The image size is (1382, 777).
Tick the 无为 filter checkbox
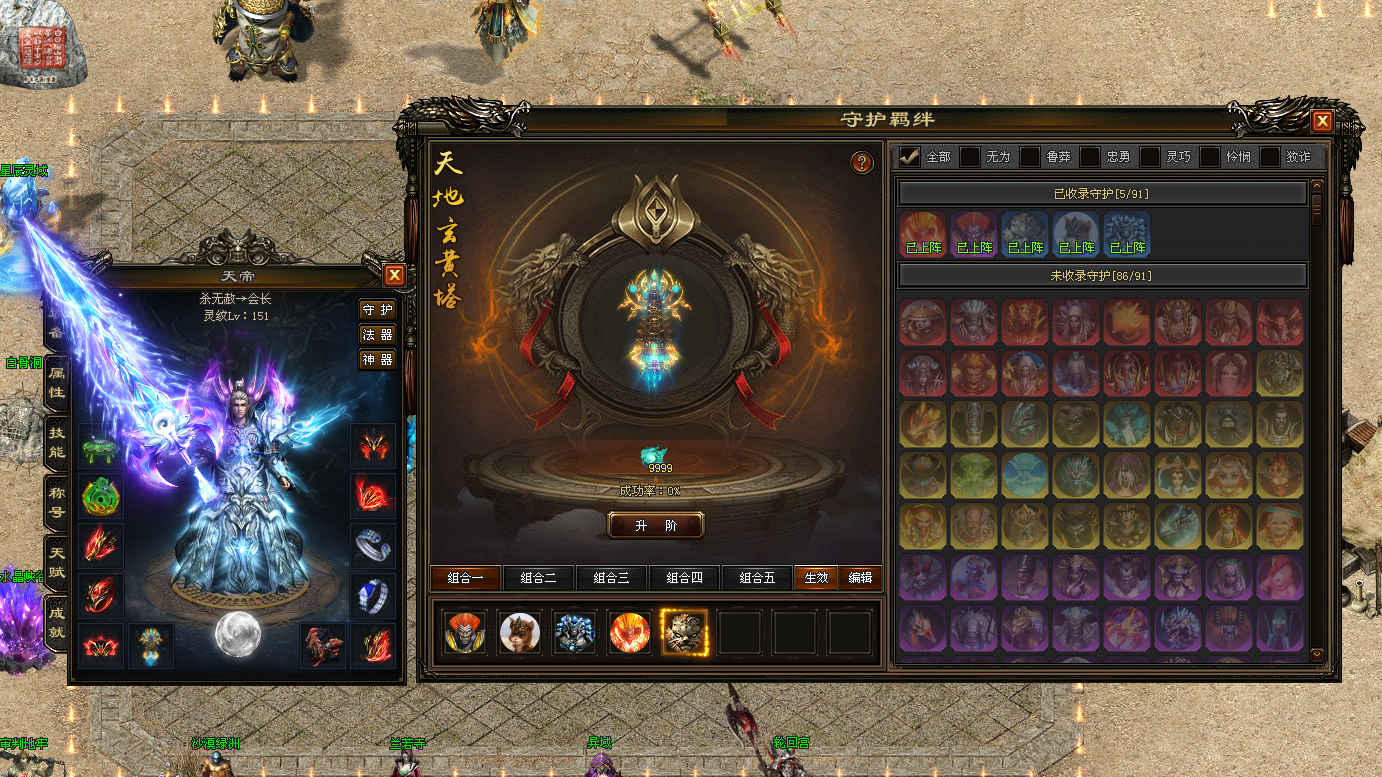point(970,157)
